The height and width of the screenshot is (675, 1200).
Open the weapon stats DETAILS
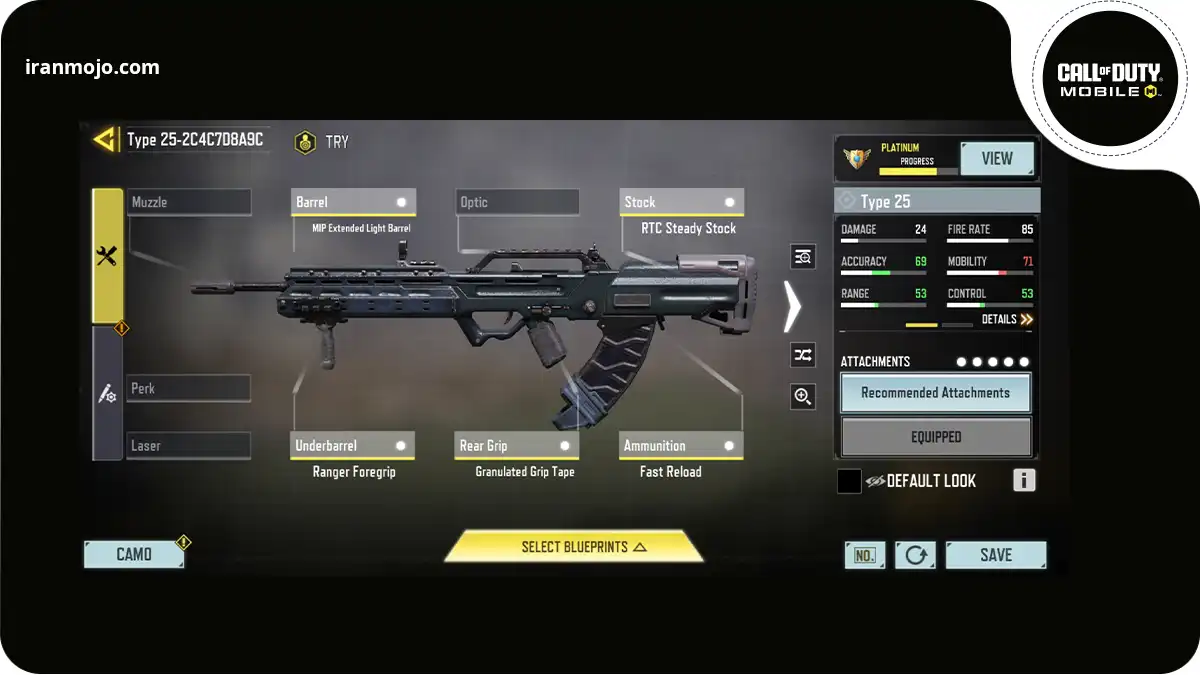click(1006, 319)
